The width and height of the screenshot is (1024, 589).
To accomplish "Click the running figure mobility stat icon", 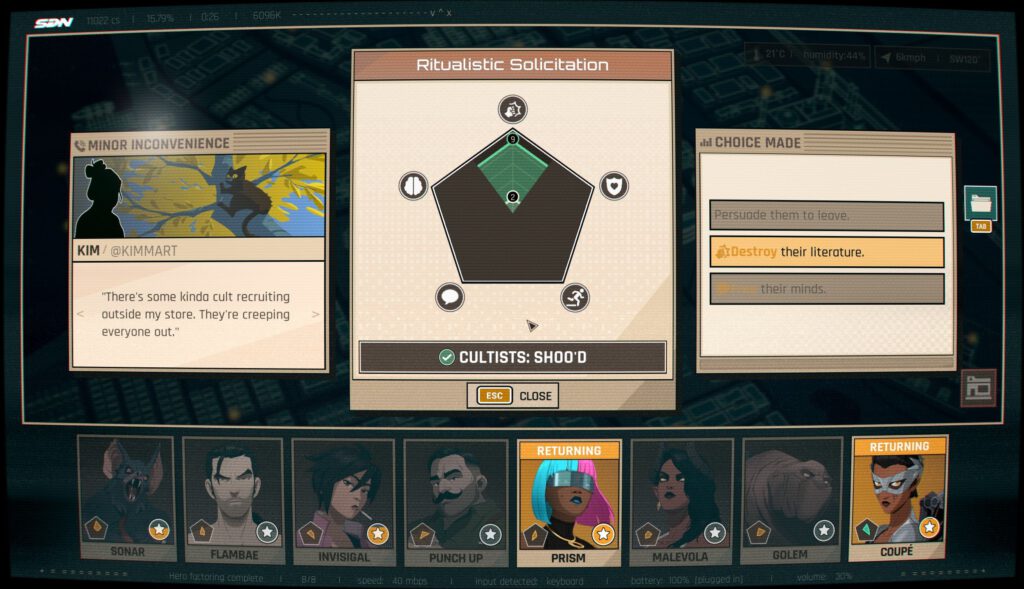I will tap(575, 297).
